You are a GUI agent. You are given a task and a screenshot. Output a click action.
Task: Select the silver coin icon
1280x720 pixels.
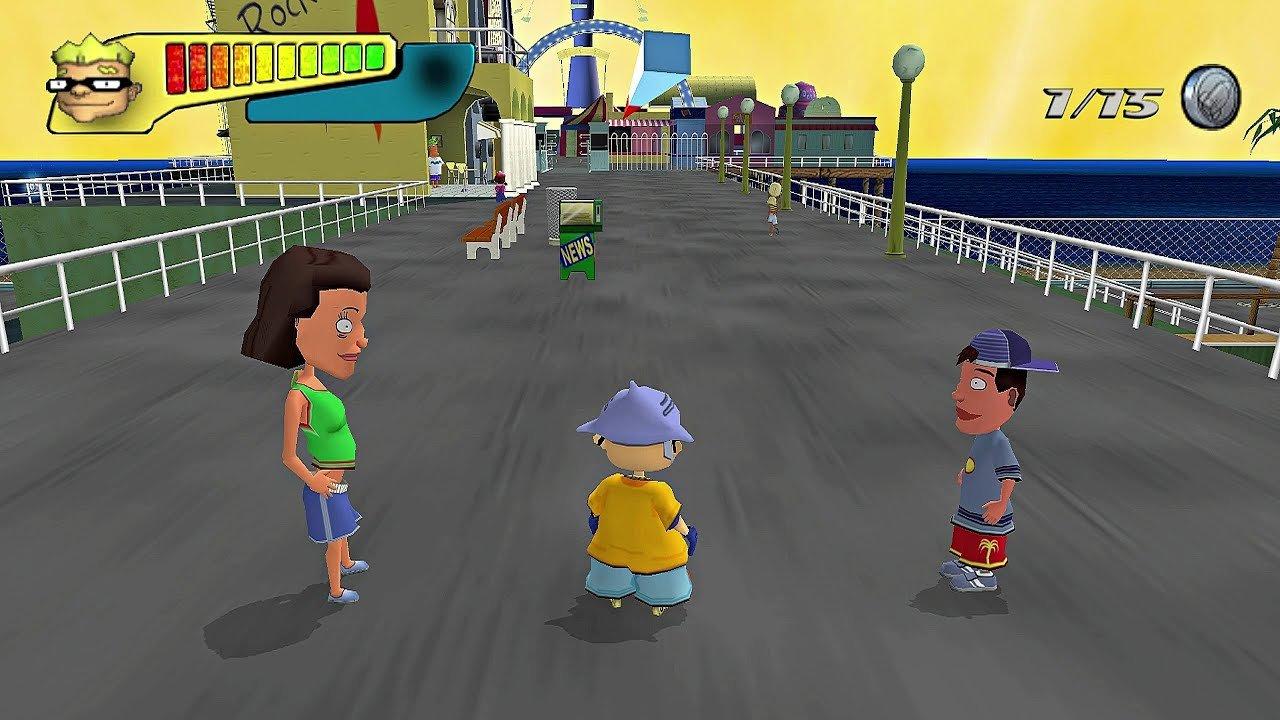coord(1212,97)
